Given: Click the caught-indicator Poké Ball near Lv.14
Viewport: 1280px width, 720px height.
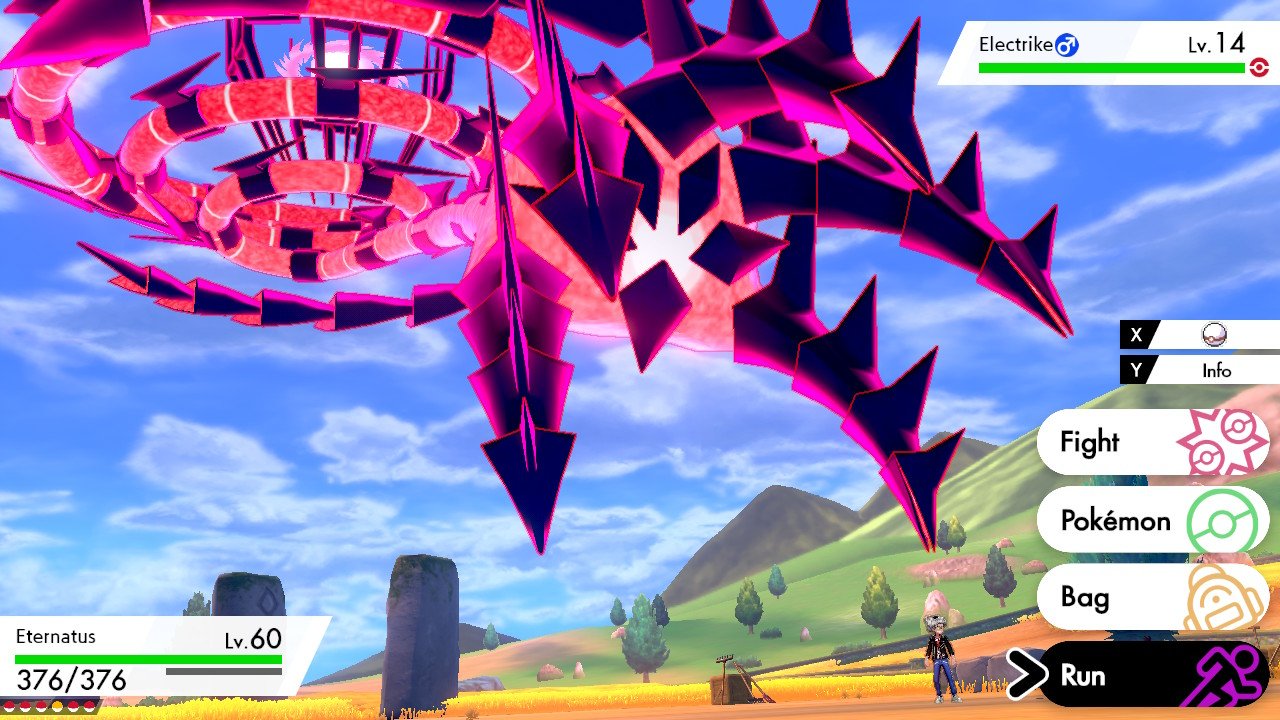Looking at the screenshot, I should point(1258,67).
